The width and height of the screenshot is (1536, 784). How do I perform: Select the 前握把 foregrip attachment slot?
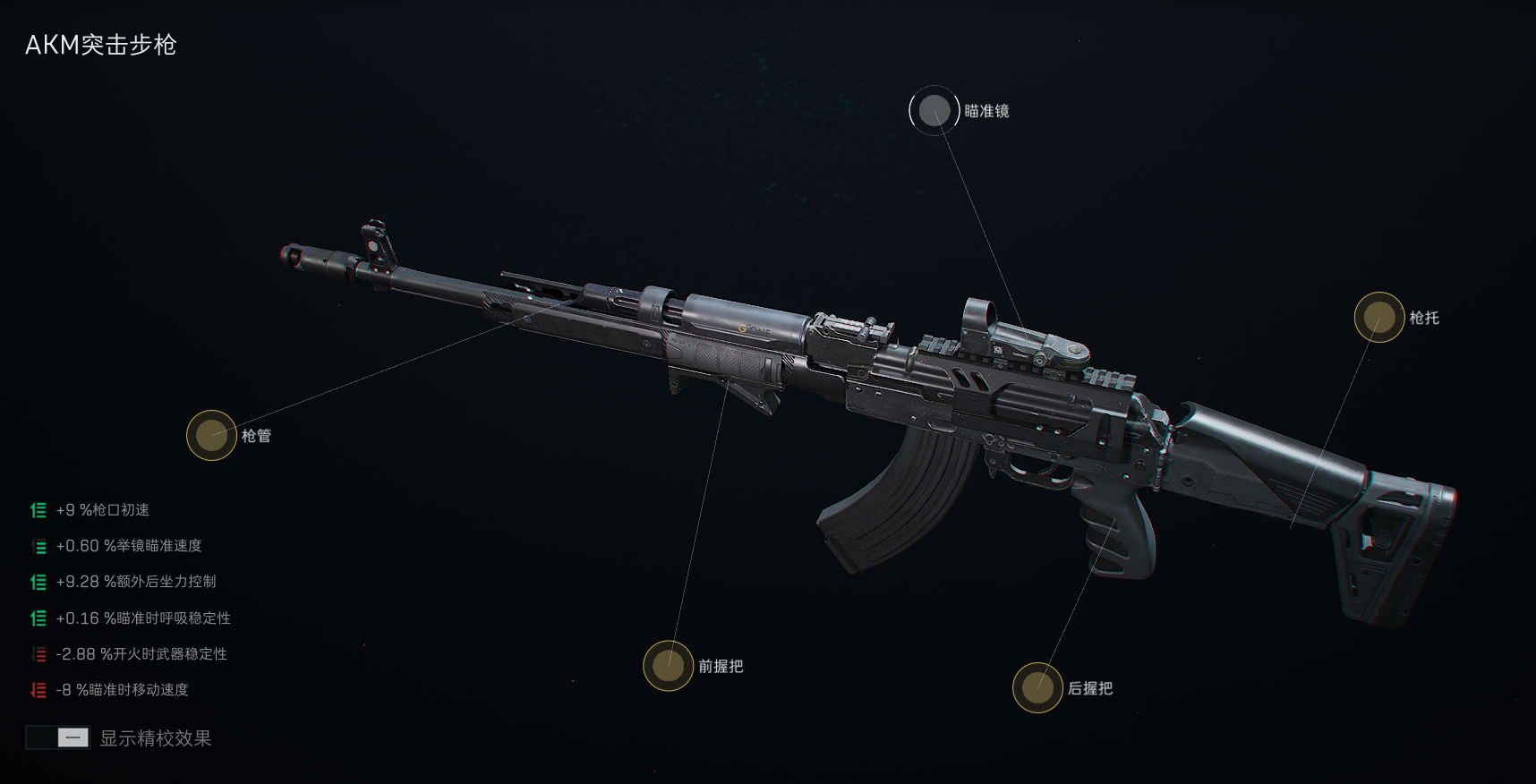[669, 666]
